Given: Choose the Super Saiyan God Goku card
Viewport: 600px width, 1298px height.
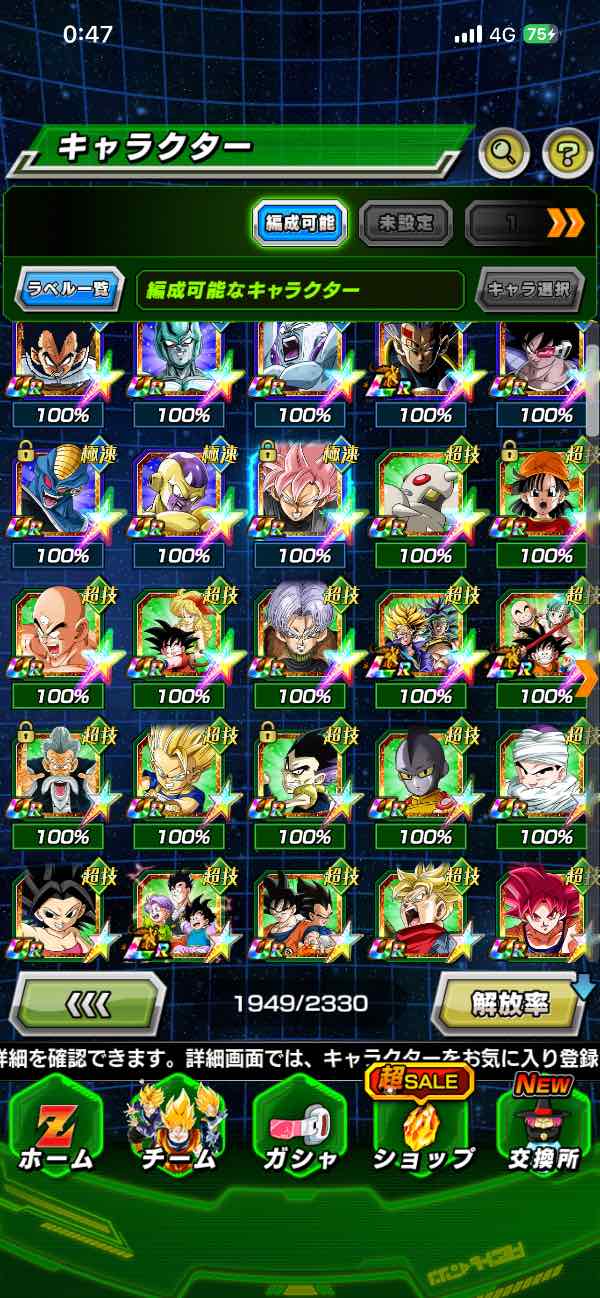Looking at the screenshot, I should pos(543,912).
